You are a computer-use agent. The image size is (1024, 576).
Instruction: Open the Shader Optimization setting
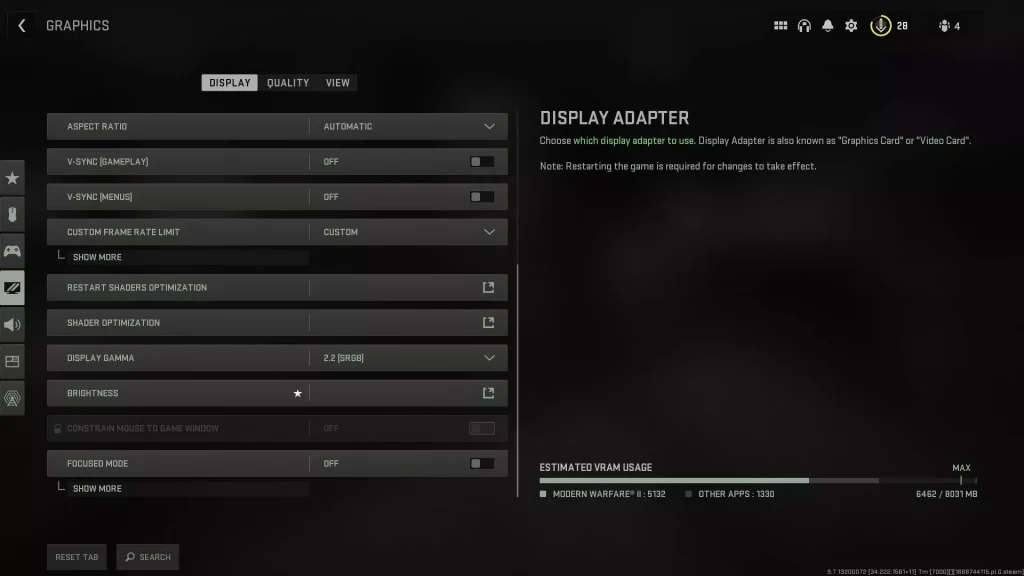(x=488, y=323)
